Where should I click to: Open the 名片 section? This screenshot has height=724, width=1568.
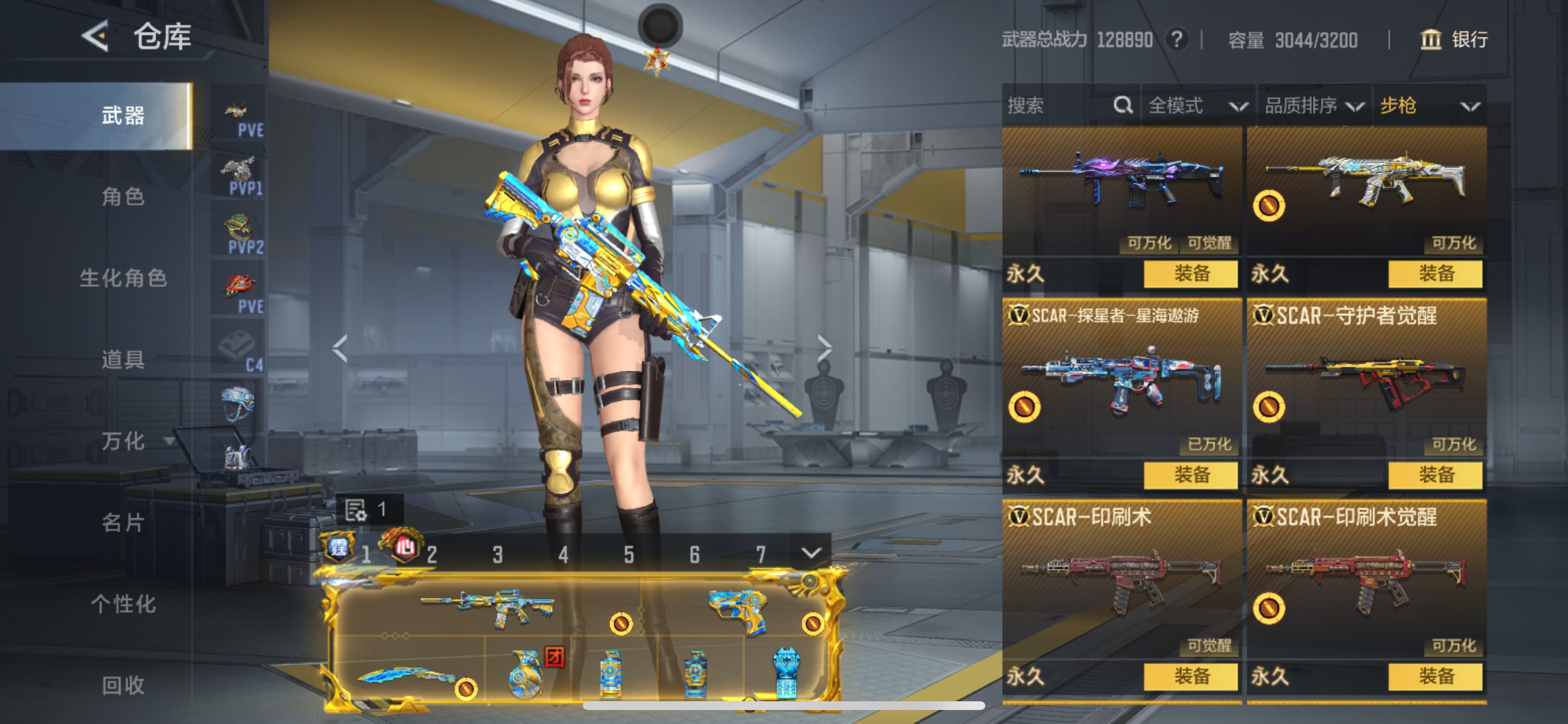click(123, 523)
